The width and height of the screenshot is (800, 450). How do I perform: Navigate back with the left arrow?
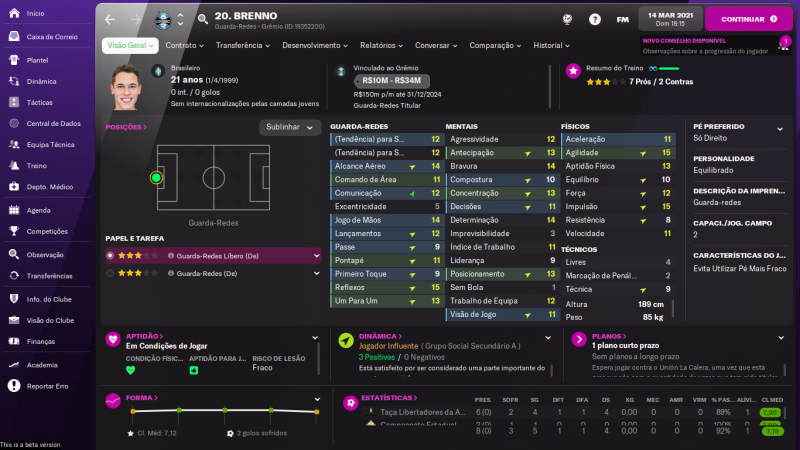pyautogui.click(x=110, y=19)
